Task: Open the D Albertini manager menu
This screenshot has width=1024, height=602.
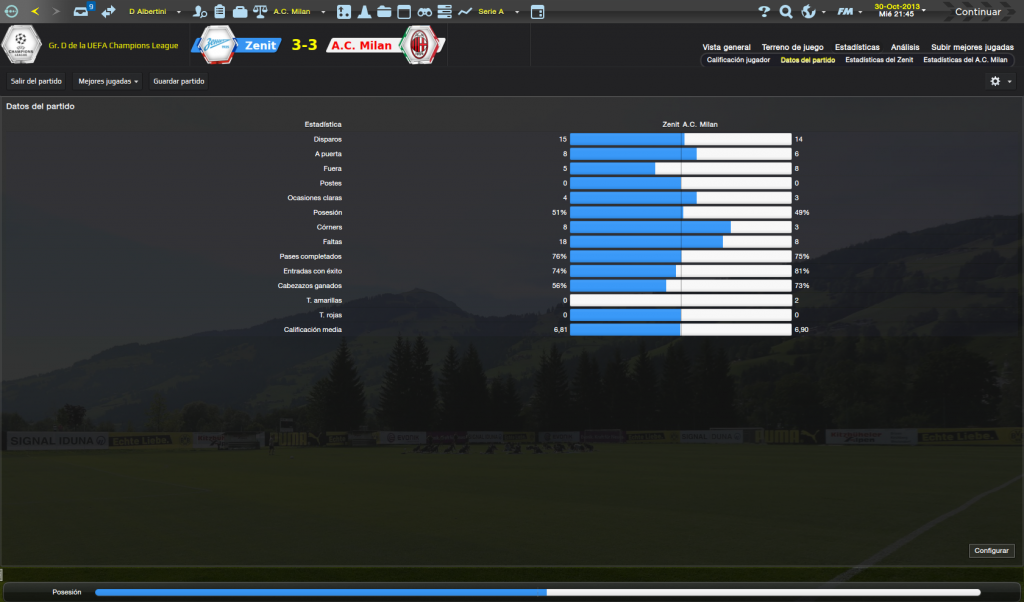Action: [153, 12]
